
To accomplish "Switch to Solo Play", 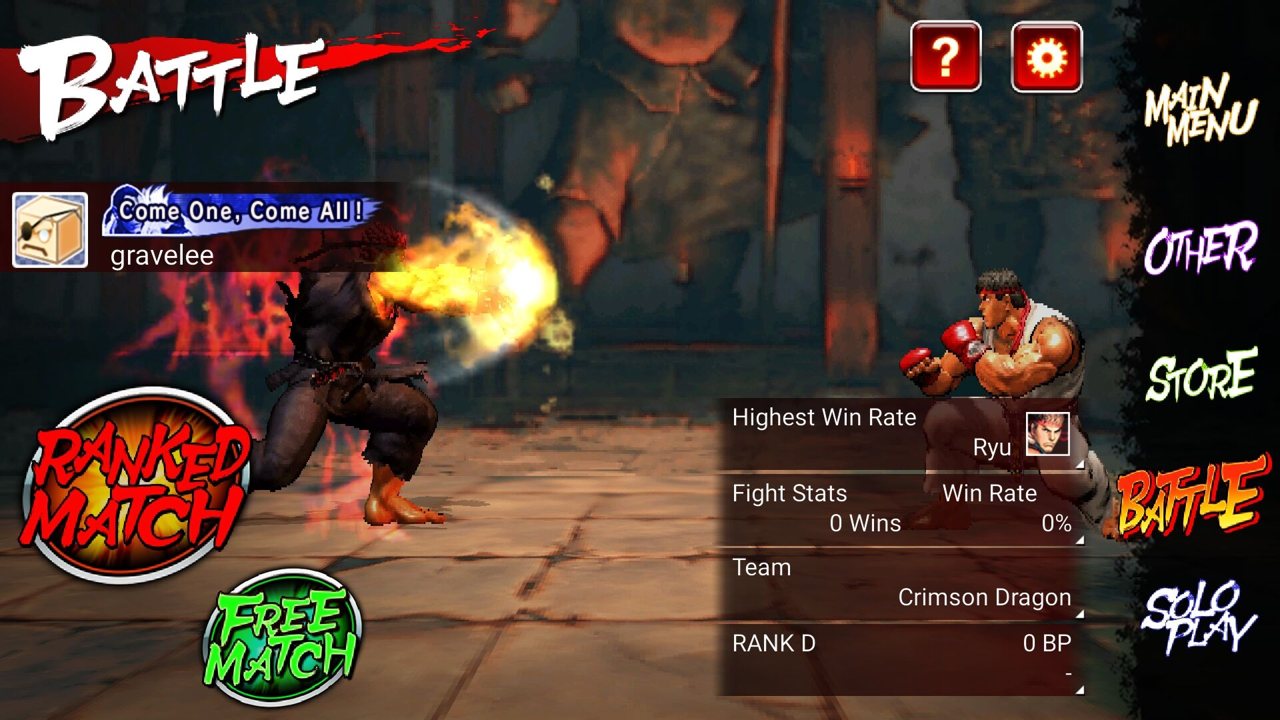I will point(1198,617).
